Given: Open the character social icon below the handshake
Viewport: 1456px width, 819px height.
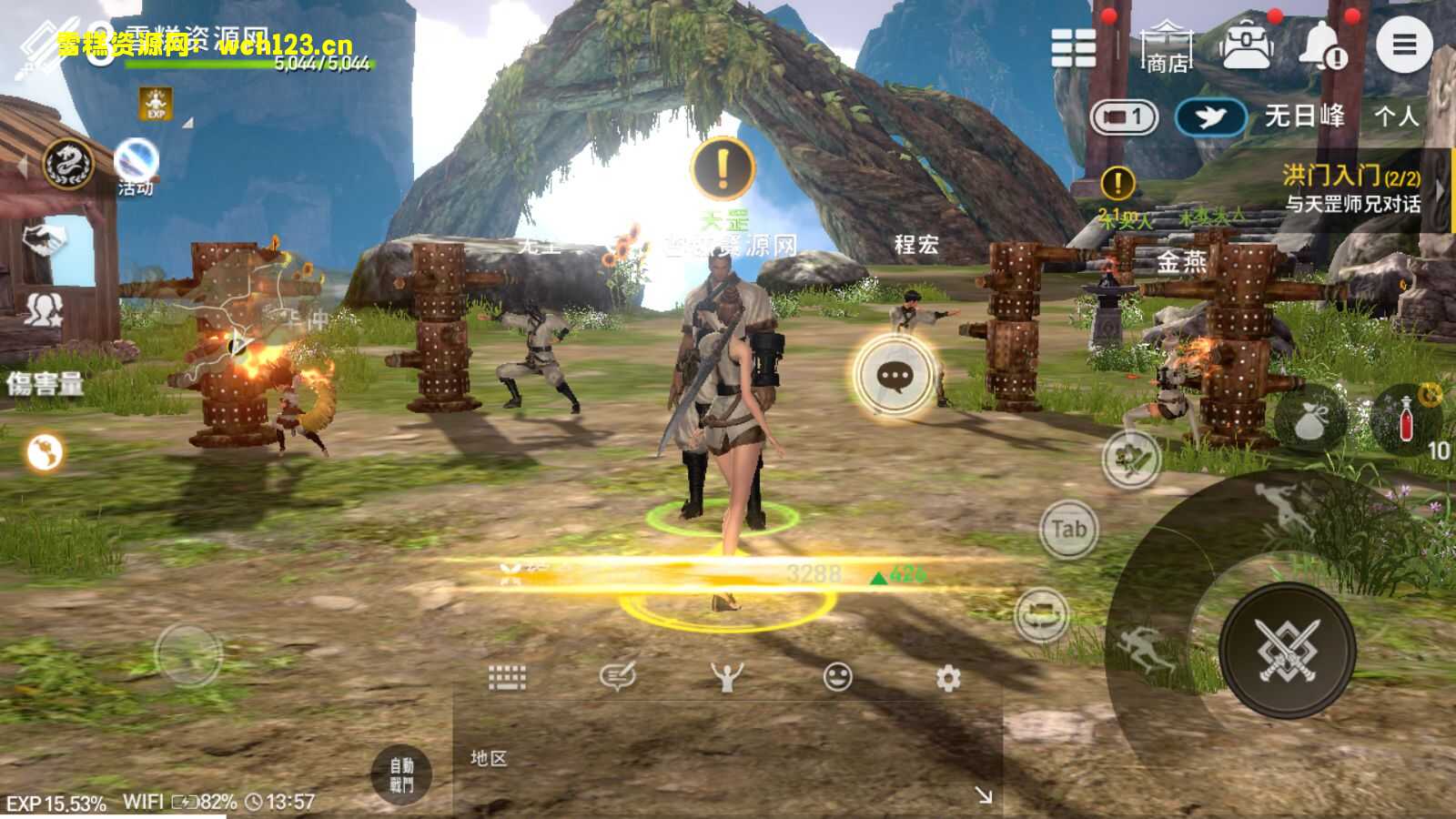Looking at the screenshot, I should click(45, 309).
